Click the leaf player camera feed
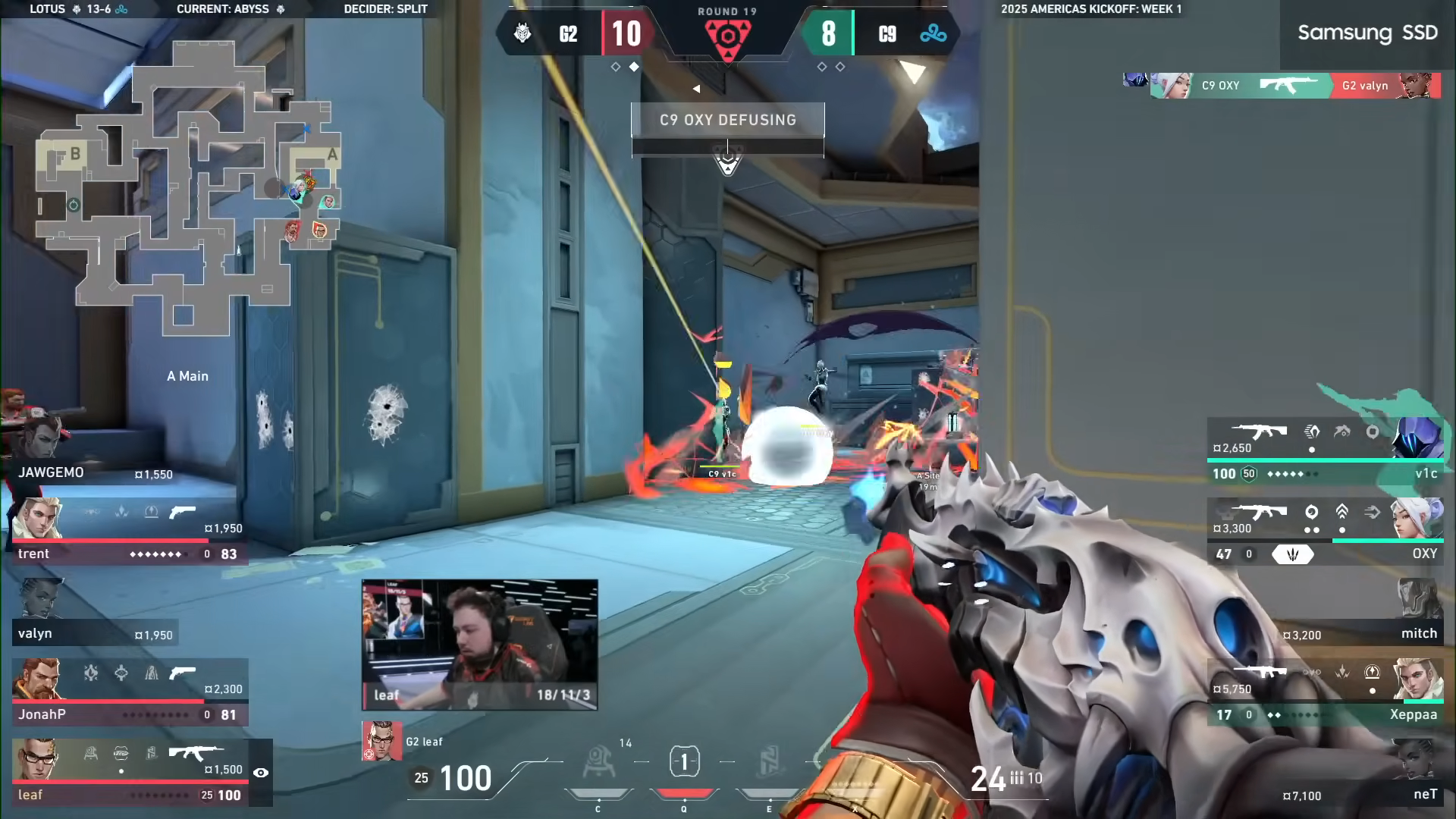 coord(479,645)
